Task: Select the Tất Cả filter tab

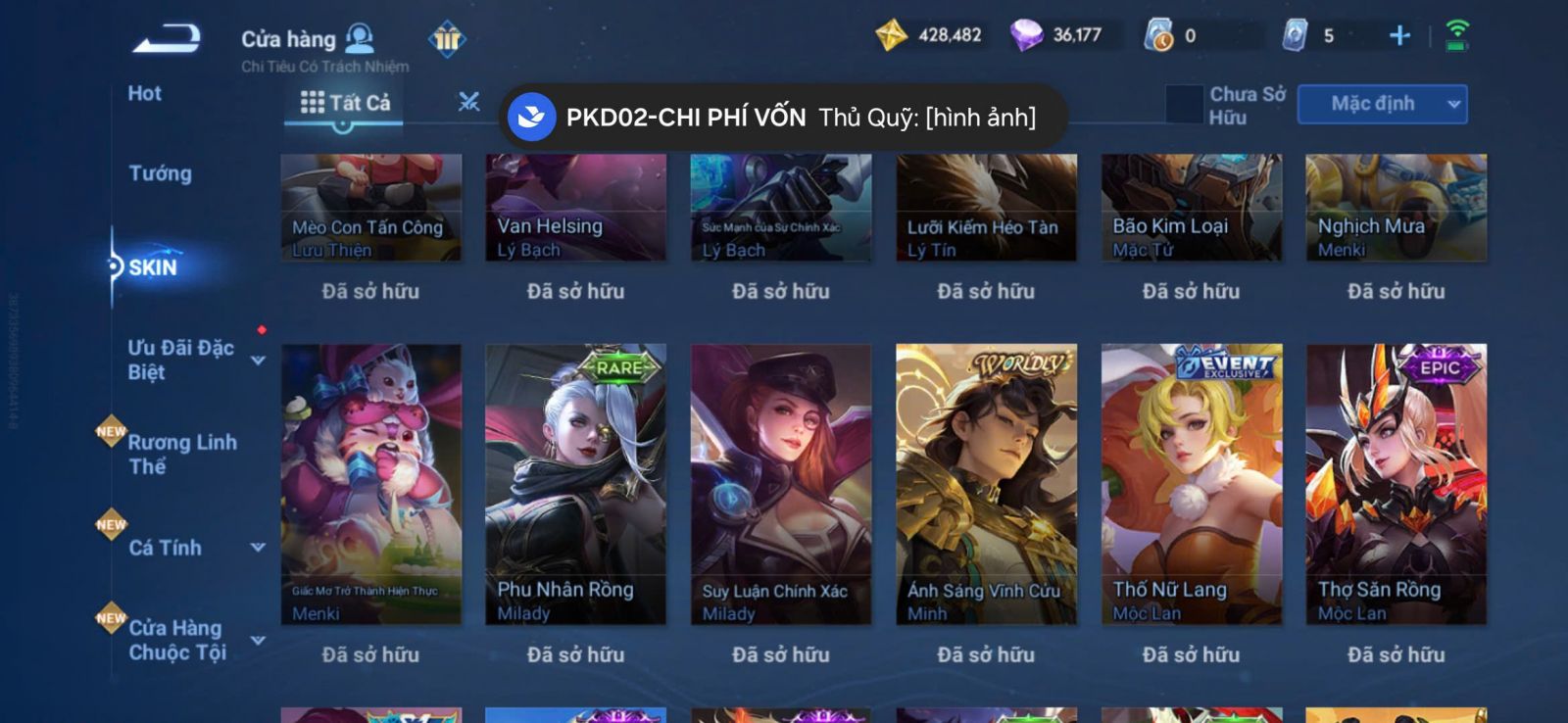Action: click(345, 103)
